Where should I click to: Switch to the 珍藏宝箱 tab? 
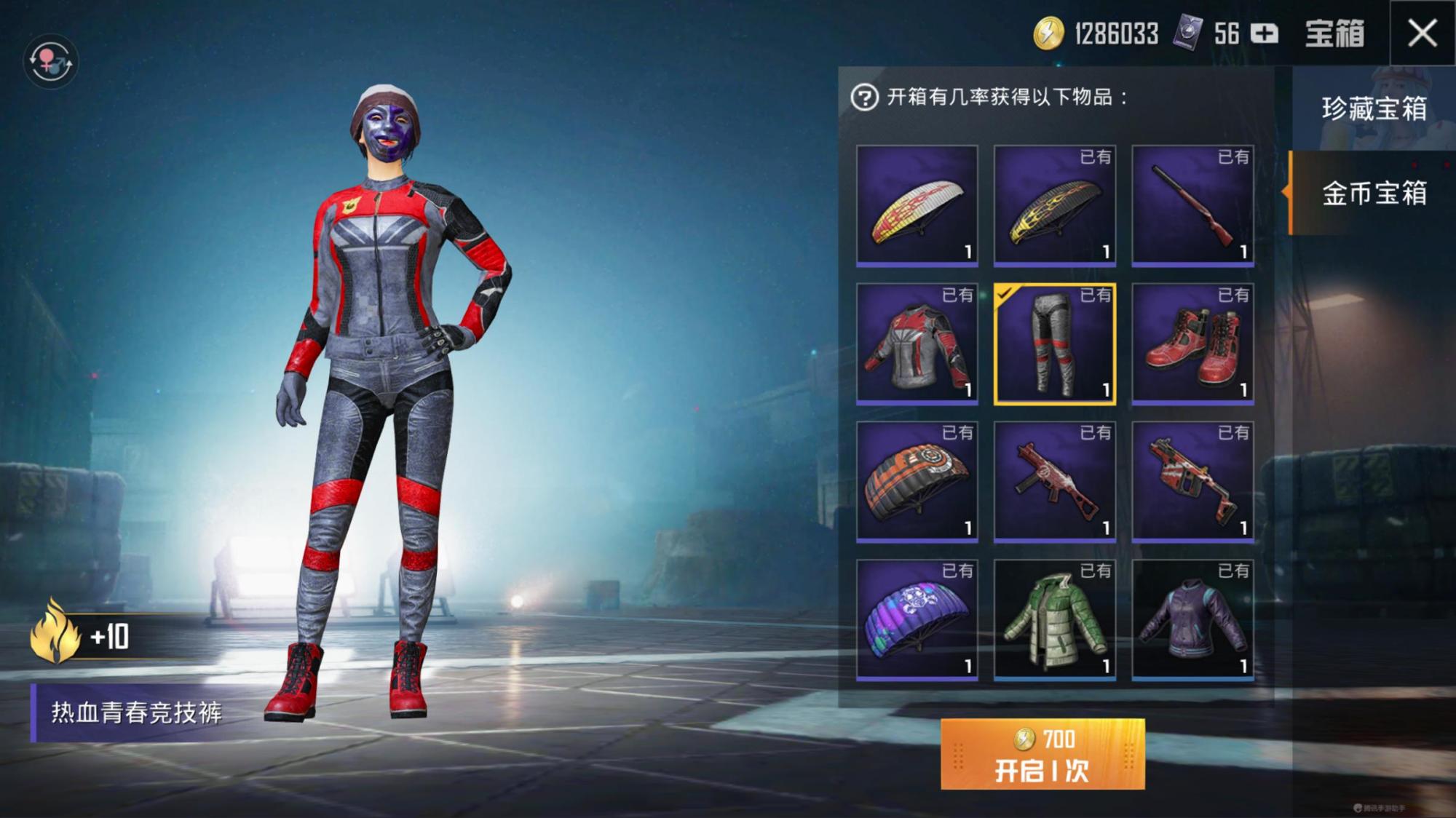point(1374,108)
